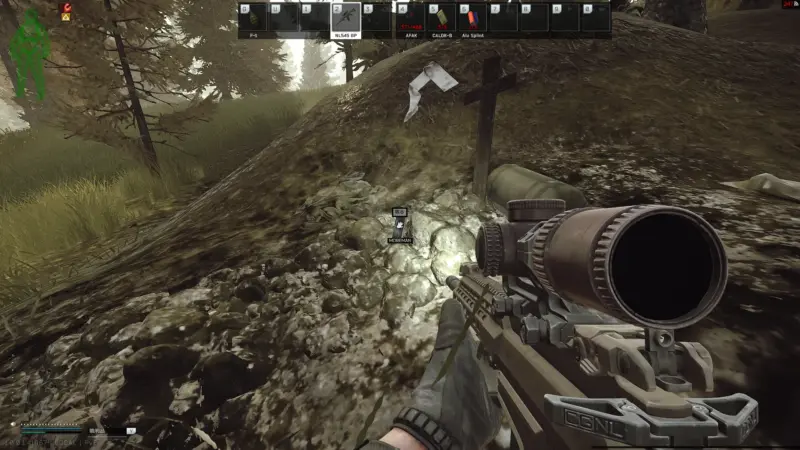Viewport: 800px width, 450px height.
Task: Select the F-1 grenade hotbar slot
Action: point(253,18)
